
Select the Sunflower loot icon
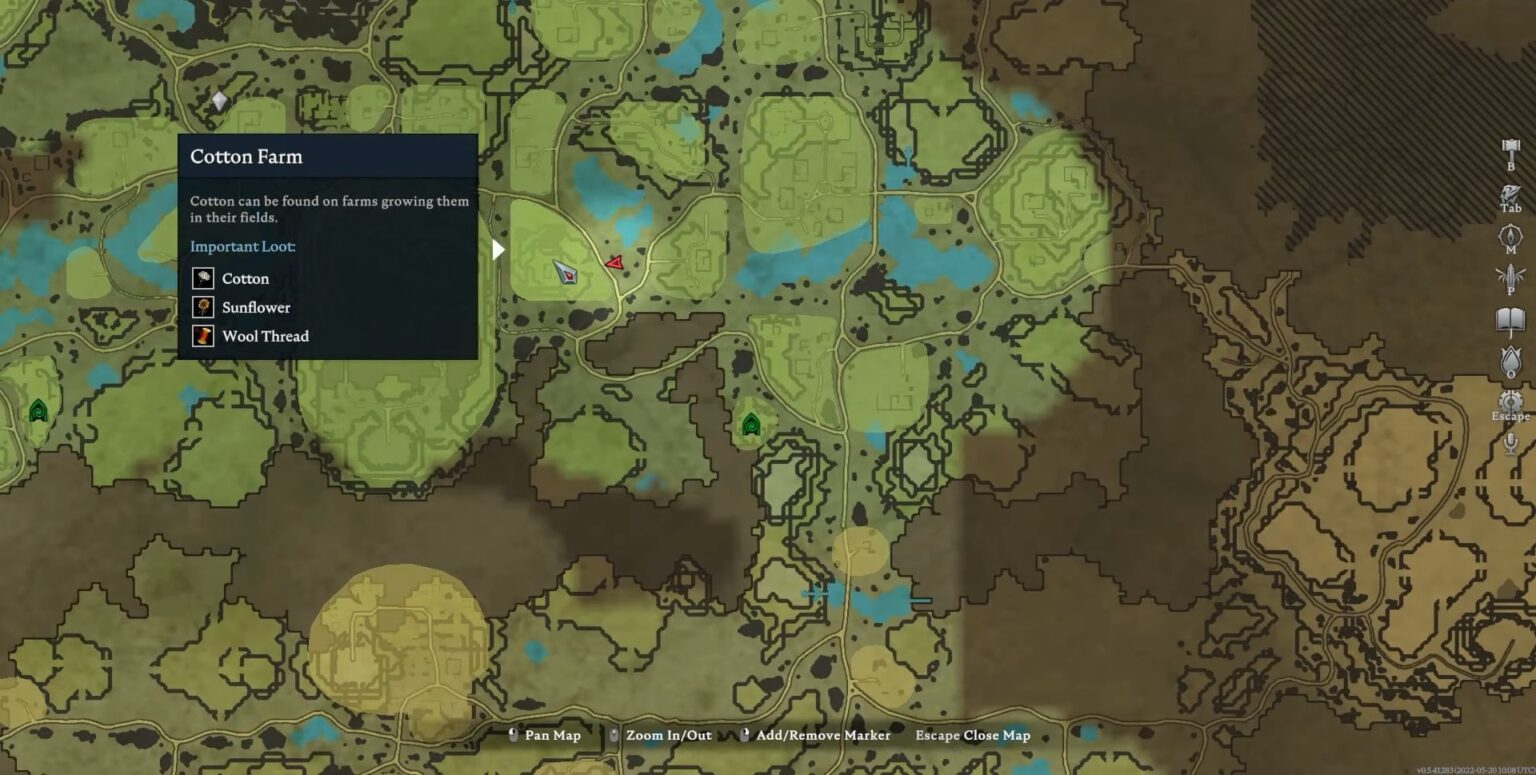203,307
